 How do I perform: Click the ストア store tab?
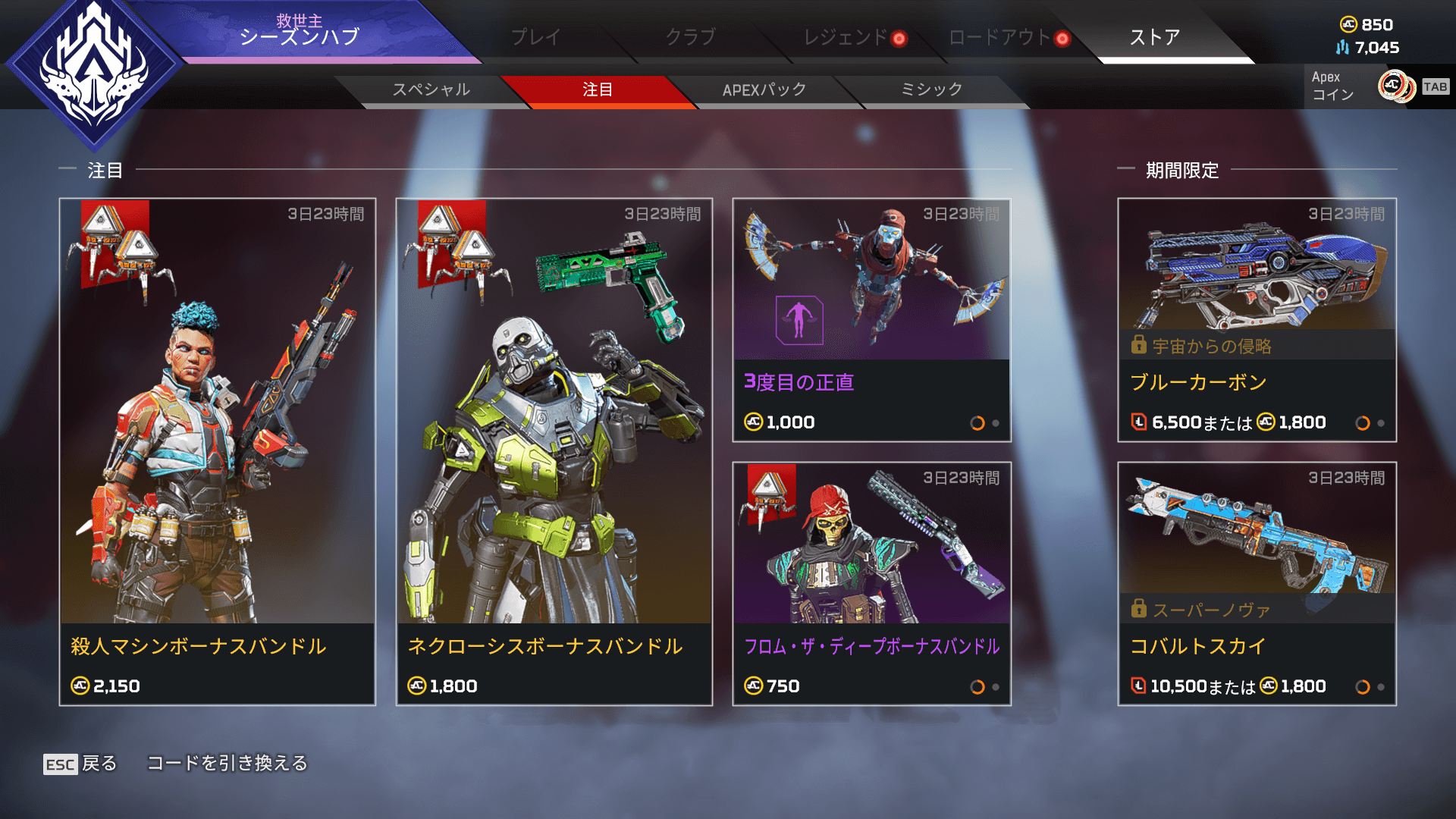point(1154,36)
